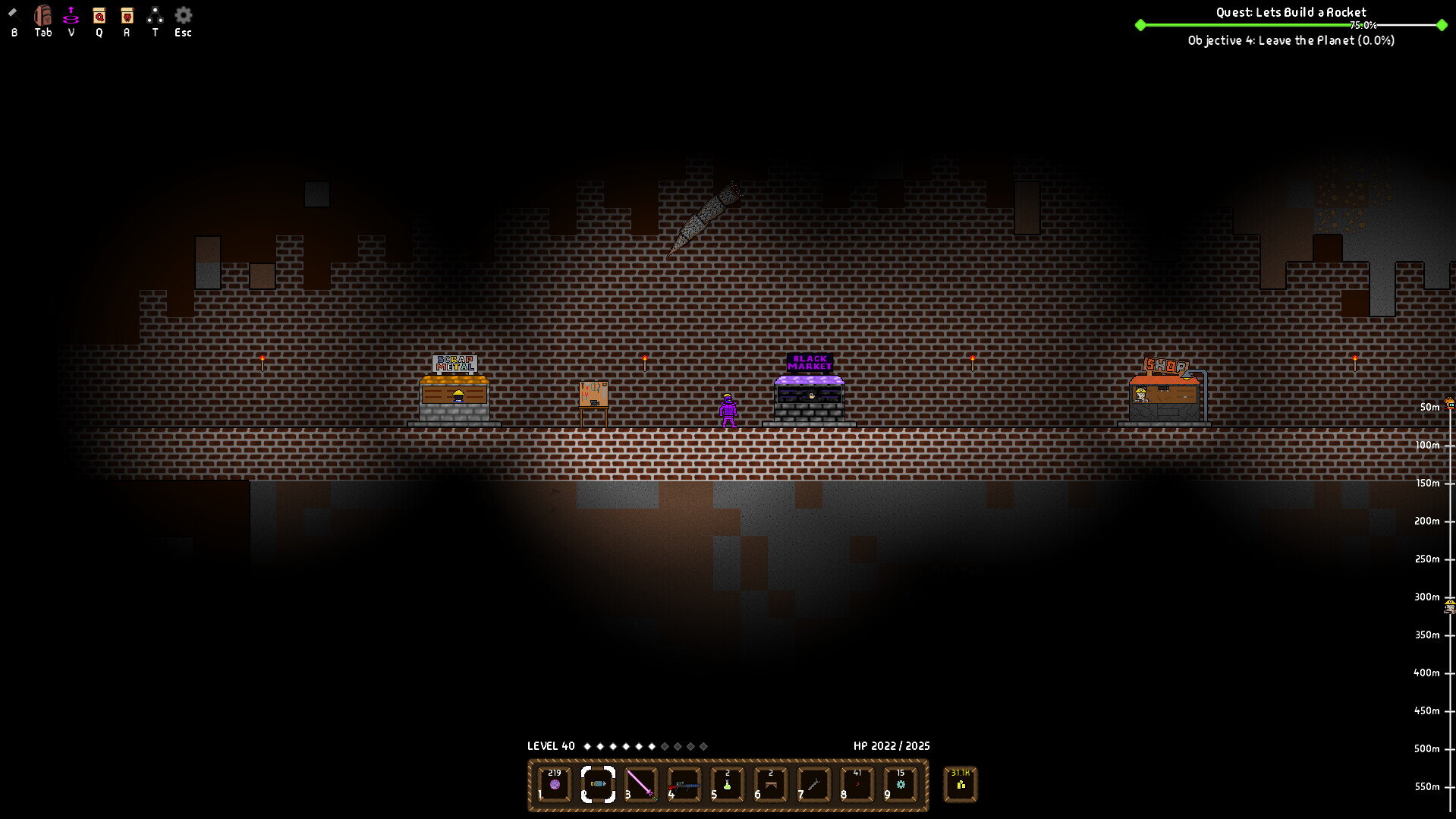
Task: Select the purple orb in hotbar slot 1
Action: [555, 784]
